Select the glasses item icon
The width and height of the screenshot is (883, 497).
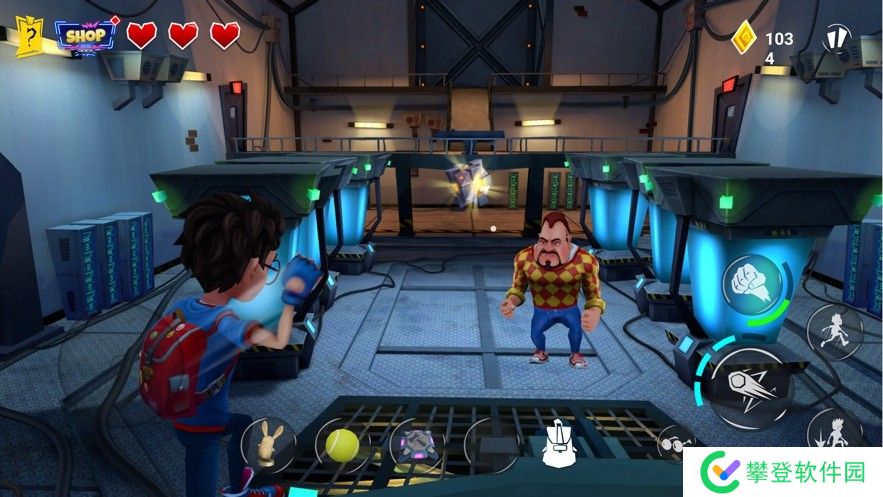[672, 441]
